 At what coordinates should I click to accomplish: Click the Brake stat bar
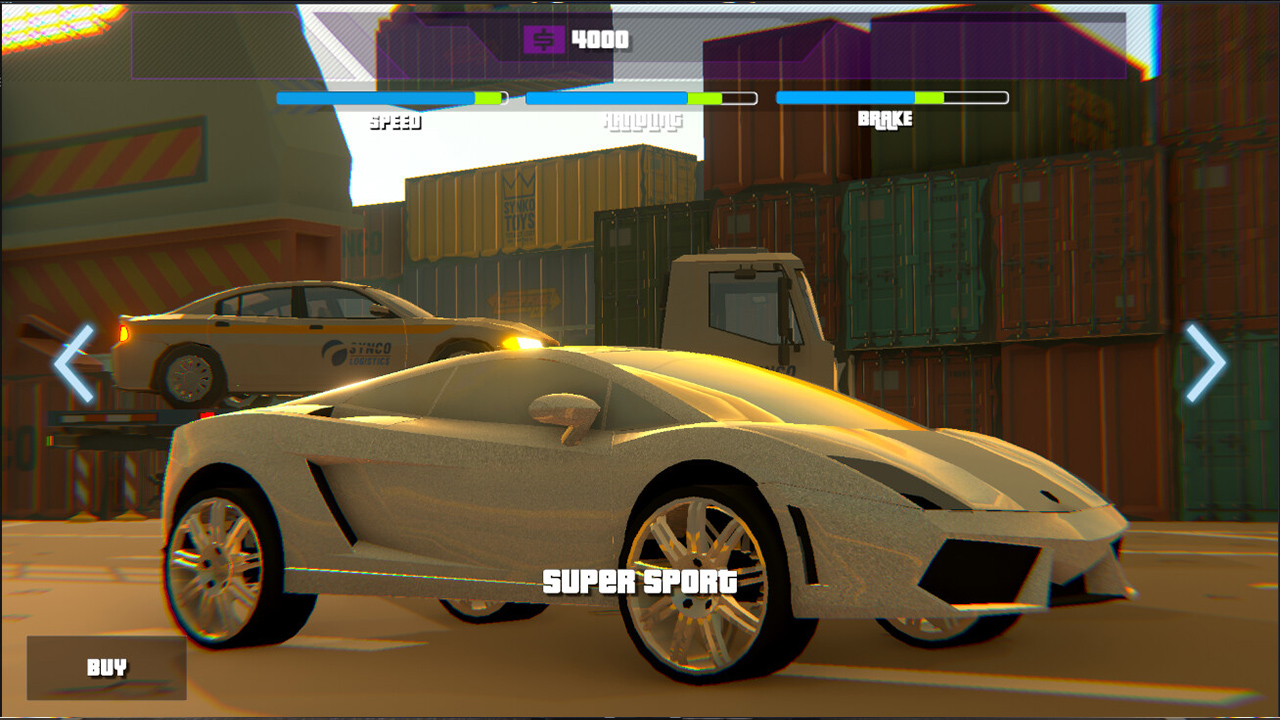pyautogui.click(x=890, y=99)
